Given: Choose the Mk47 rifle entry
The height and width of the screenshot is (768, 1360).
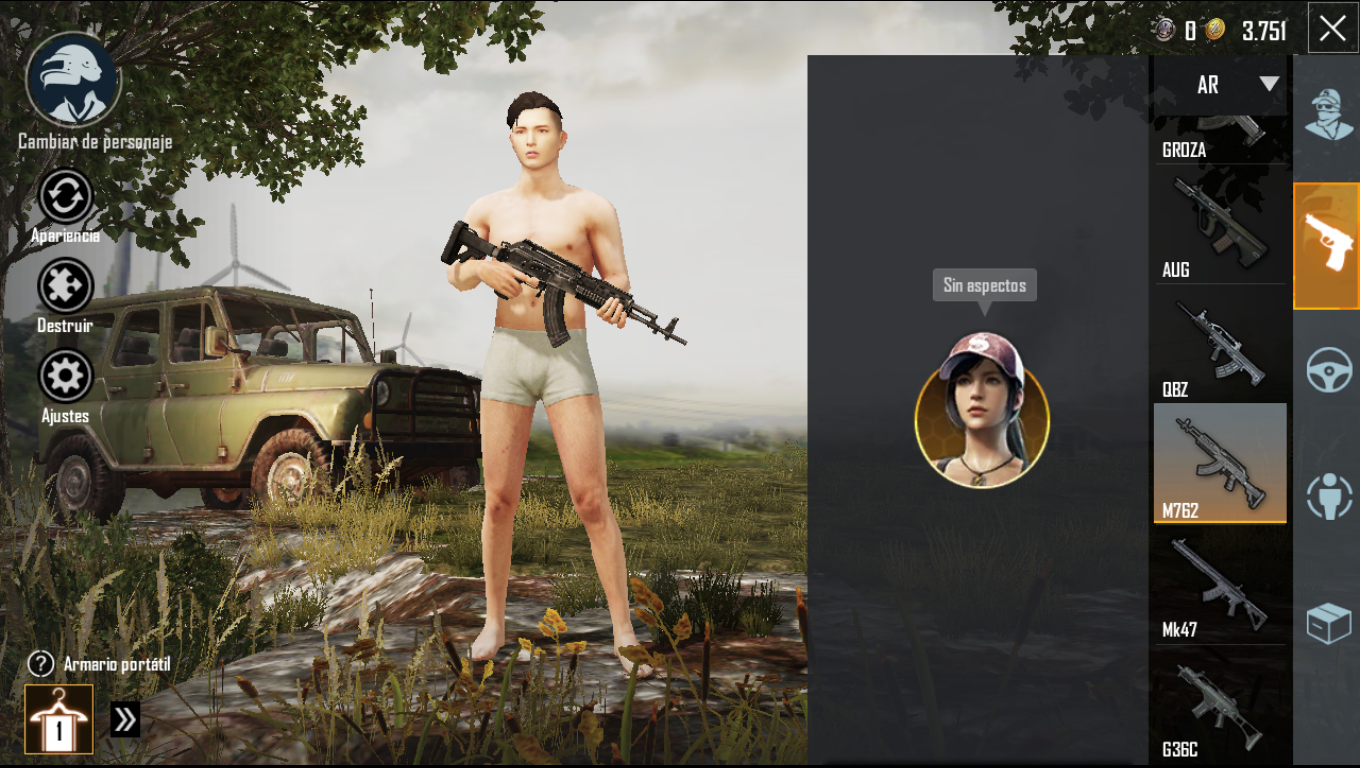Looking at the screenshot, I should pos(1220,585).
